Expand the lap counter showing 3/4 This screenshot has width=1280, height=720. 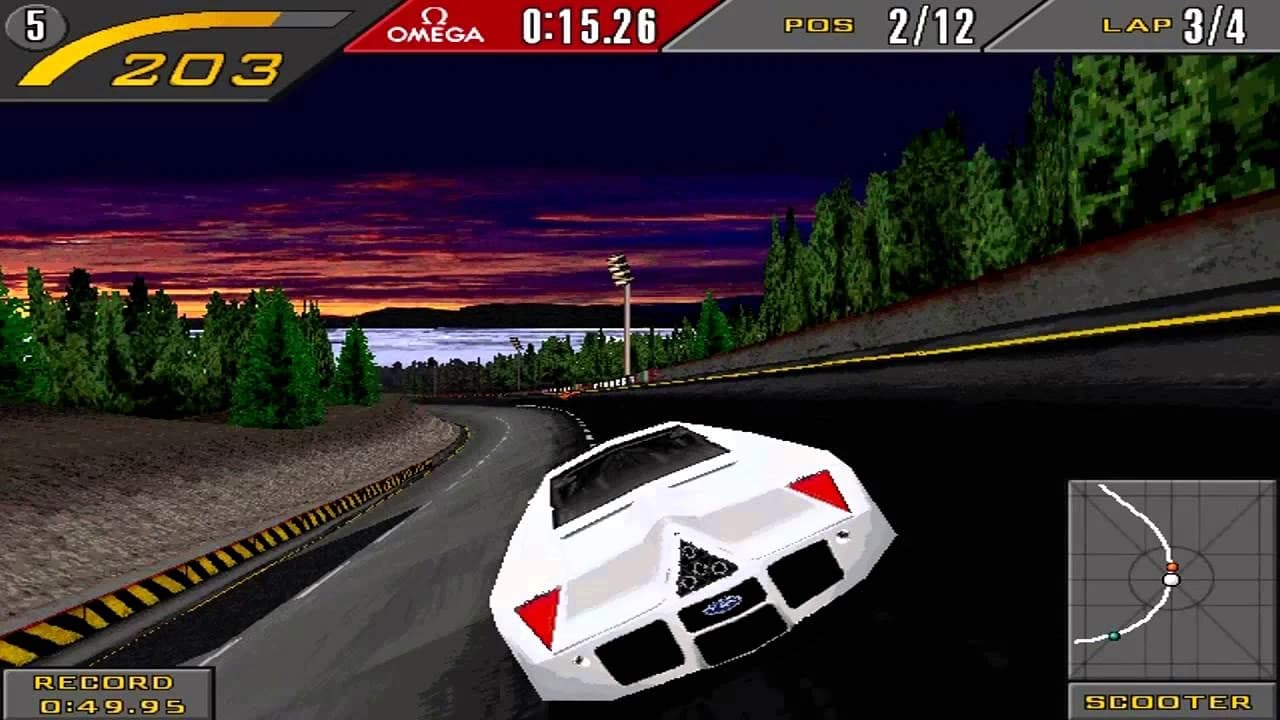point(1212,25)
